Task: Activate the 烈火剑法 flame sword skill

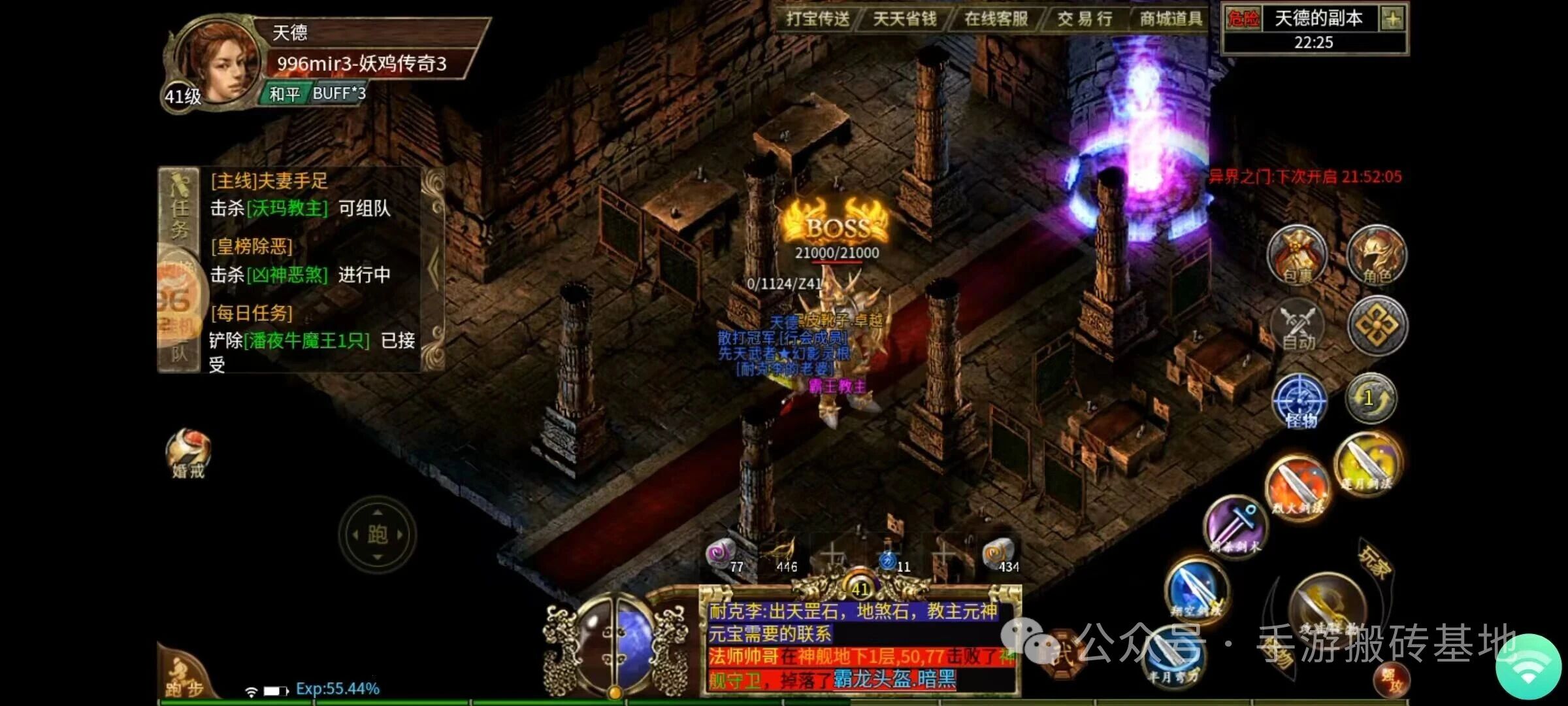Action: click(x=1297, y=486)
